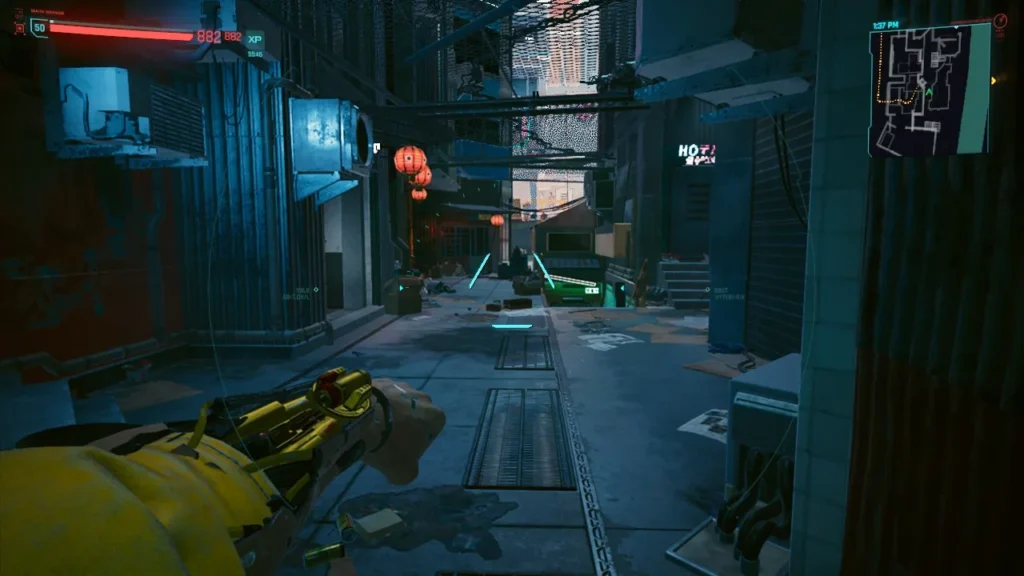
Task: Select the XP indicator box
Action: (x=255, y=37)
